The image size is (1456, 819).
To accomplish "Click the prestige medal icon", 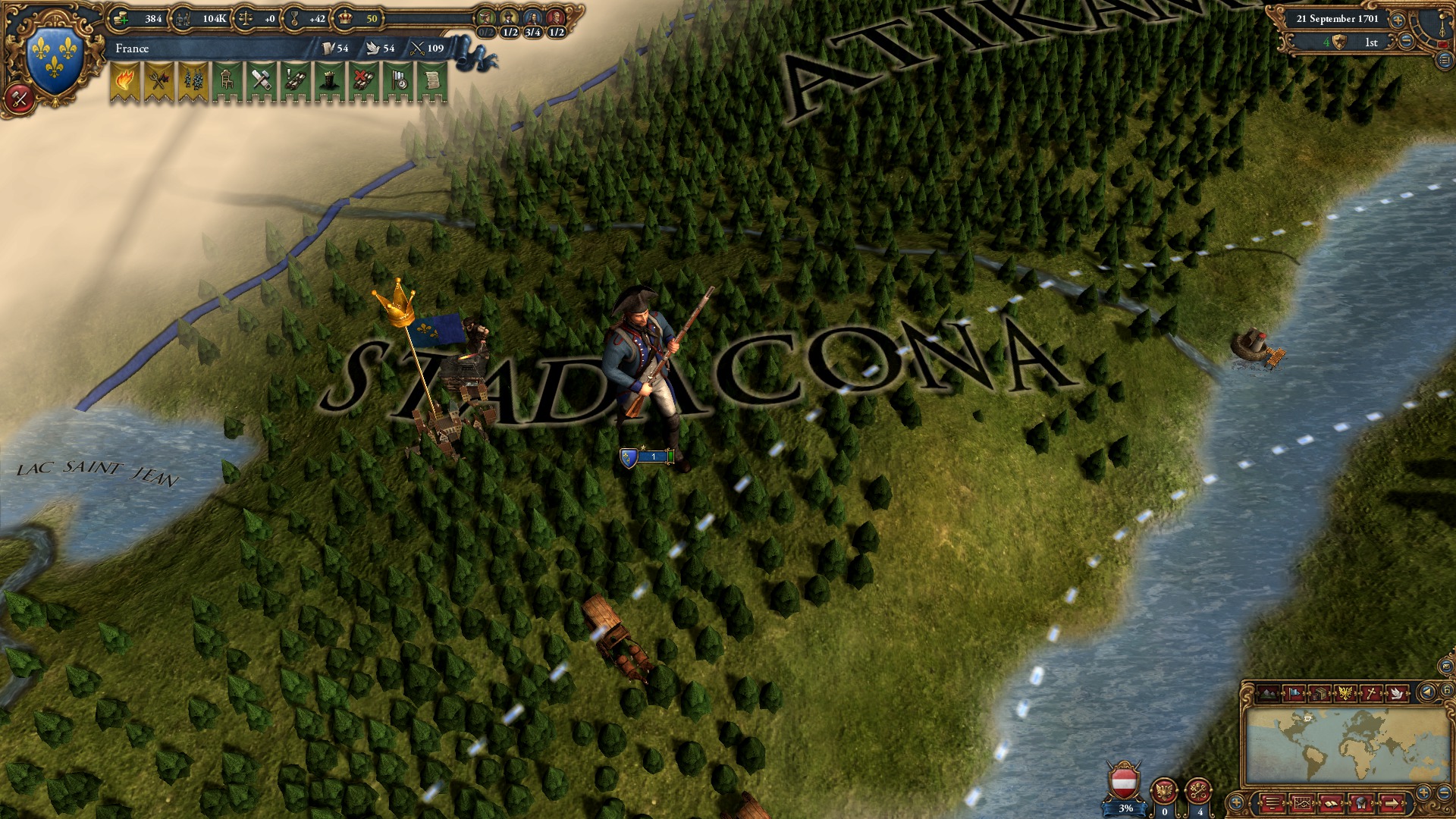I will 294,18.
